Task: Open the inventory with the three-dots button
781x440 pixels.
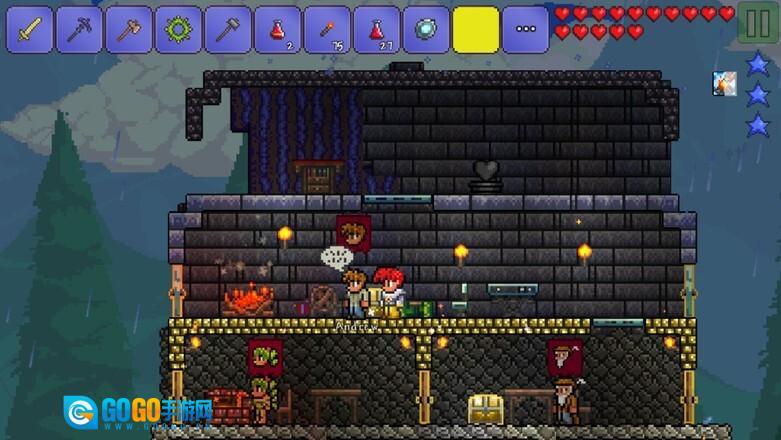Action: pyautogui.click(x=525, y=30)
